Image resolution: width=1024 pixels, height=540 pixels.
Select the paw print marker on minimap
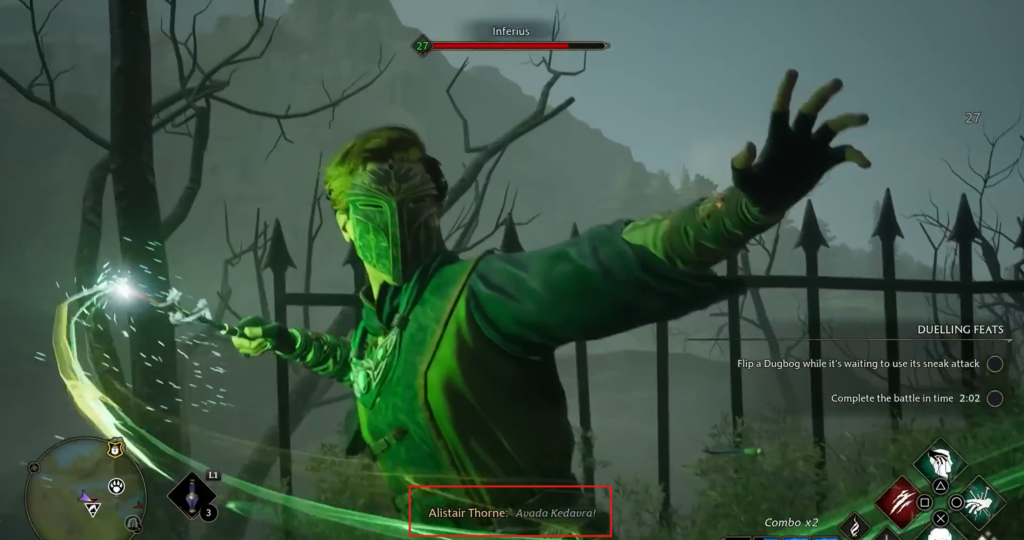pyautogui.click(x=117, y=487)
